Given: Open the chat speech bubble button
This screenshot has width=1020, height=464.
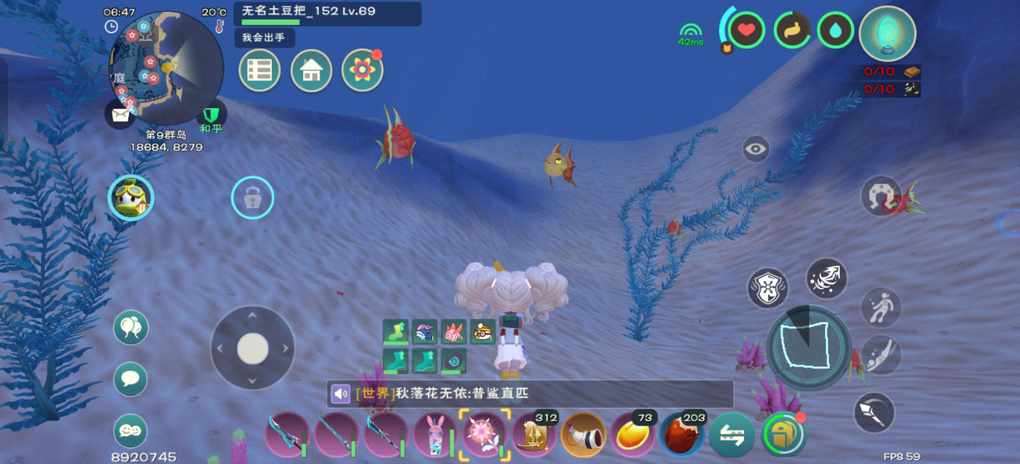Looking at the screenshot, I should point(131,379).
